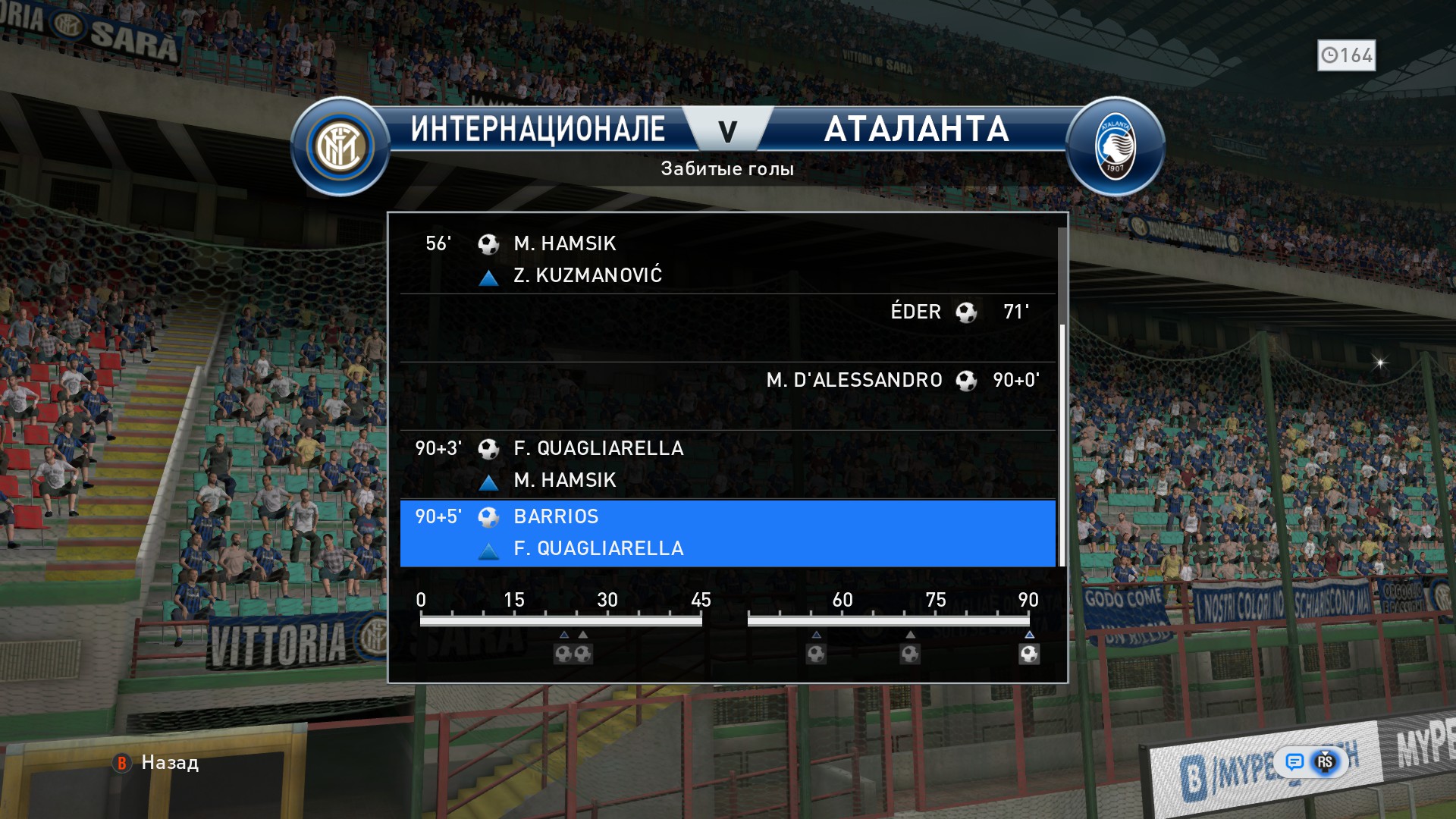Select the timeline goal marker before minute 75
This screenshot has width=1456, height=819.
click(x=910, y=654)
